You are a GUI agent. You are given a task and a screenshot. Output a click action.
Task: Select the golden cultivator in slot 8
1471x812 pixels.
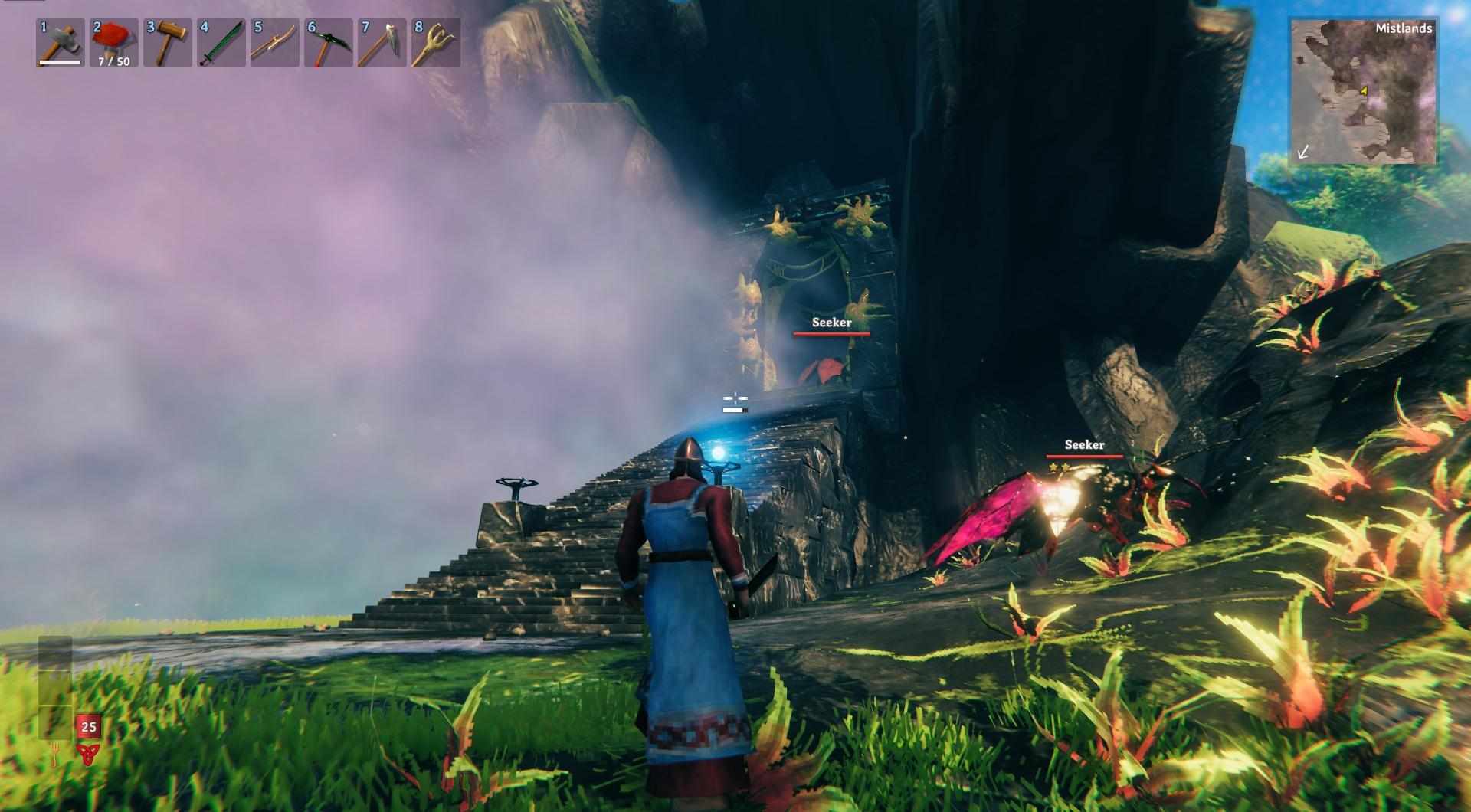pyautogui.click(x=436, y=43)
